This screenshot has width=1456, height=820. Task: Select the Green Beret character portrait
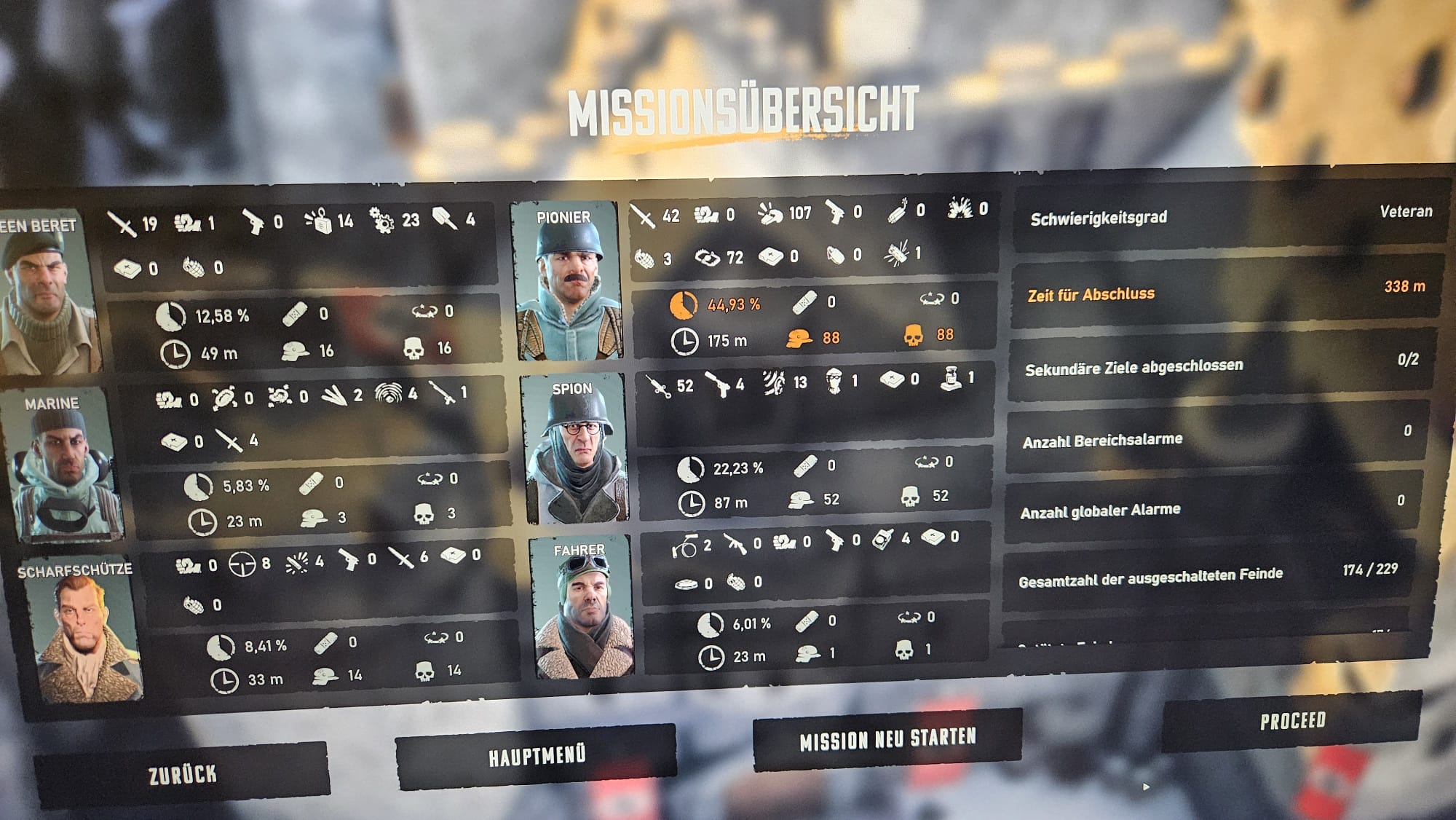(44, 295)
